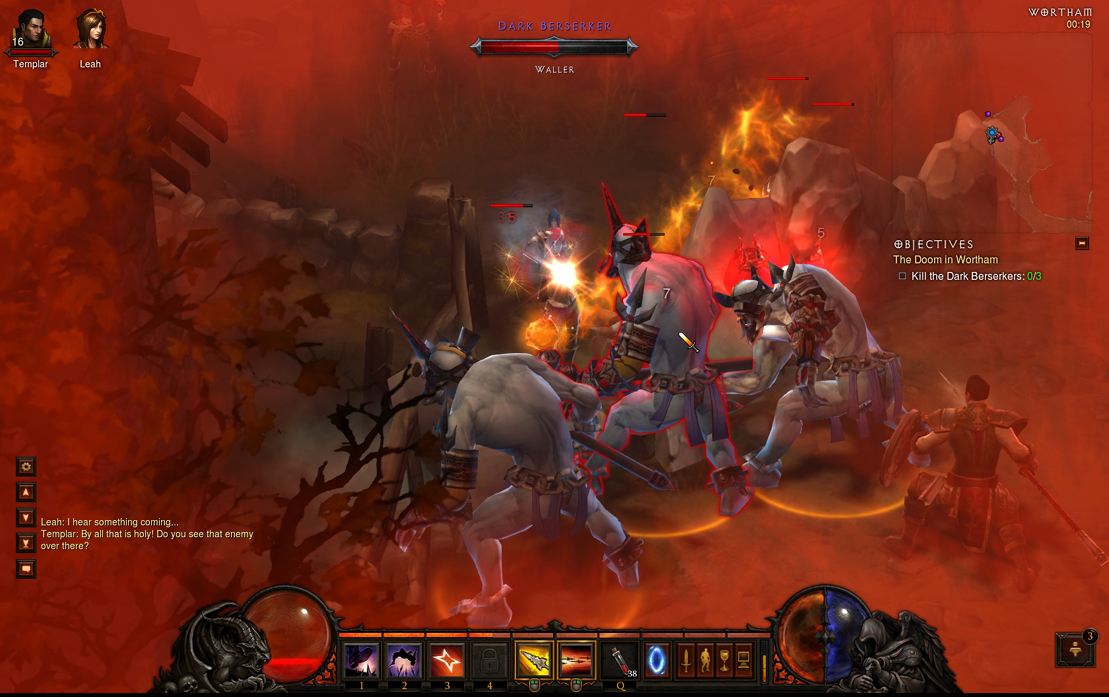Select the multi-arrow right-mouse skill

[x=577, y=661]
